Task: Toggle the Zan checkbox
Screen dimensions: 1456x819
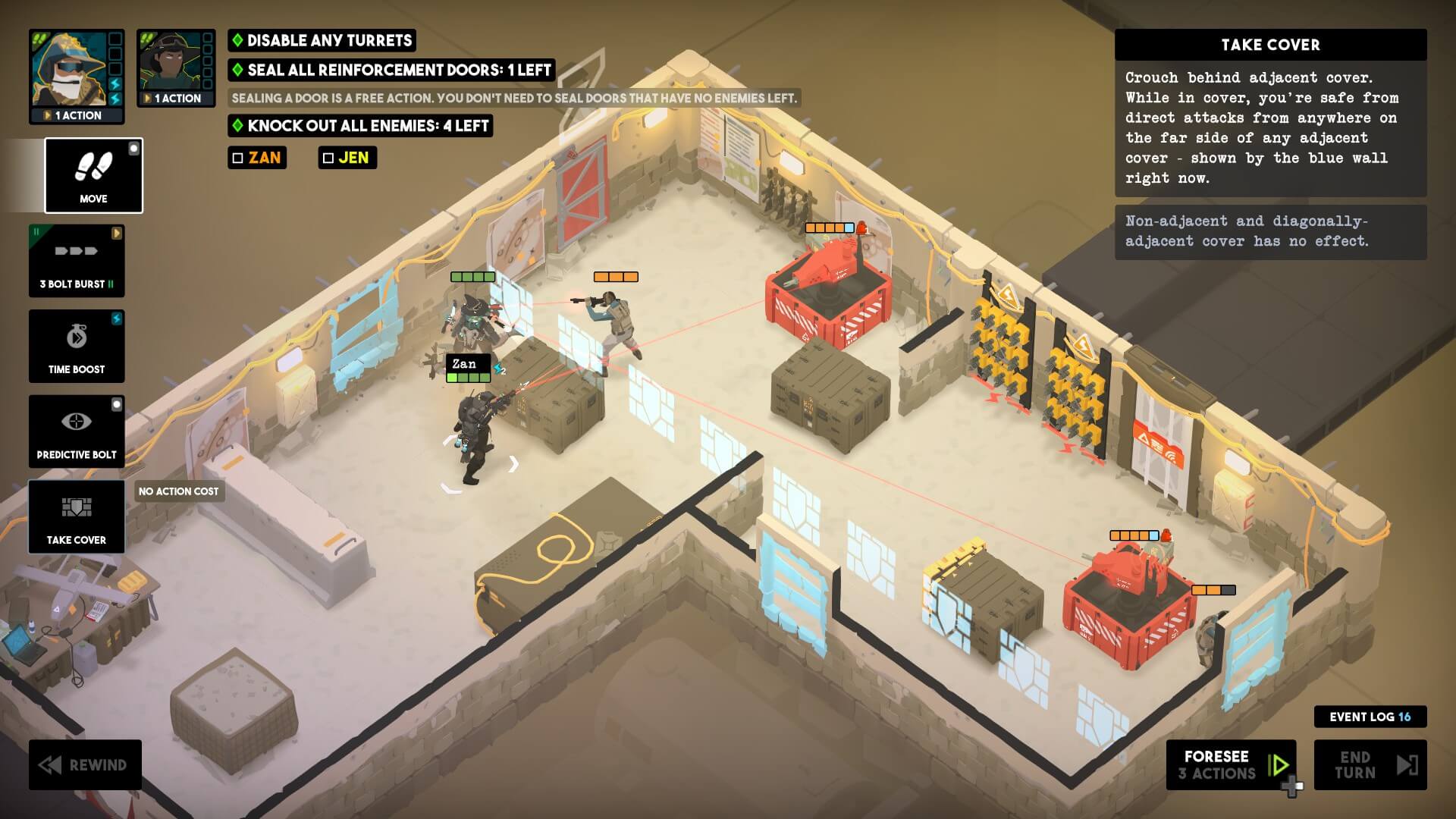Action: (238, 158)
